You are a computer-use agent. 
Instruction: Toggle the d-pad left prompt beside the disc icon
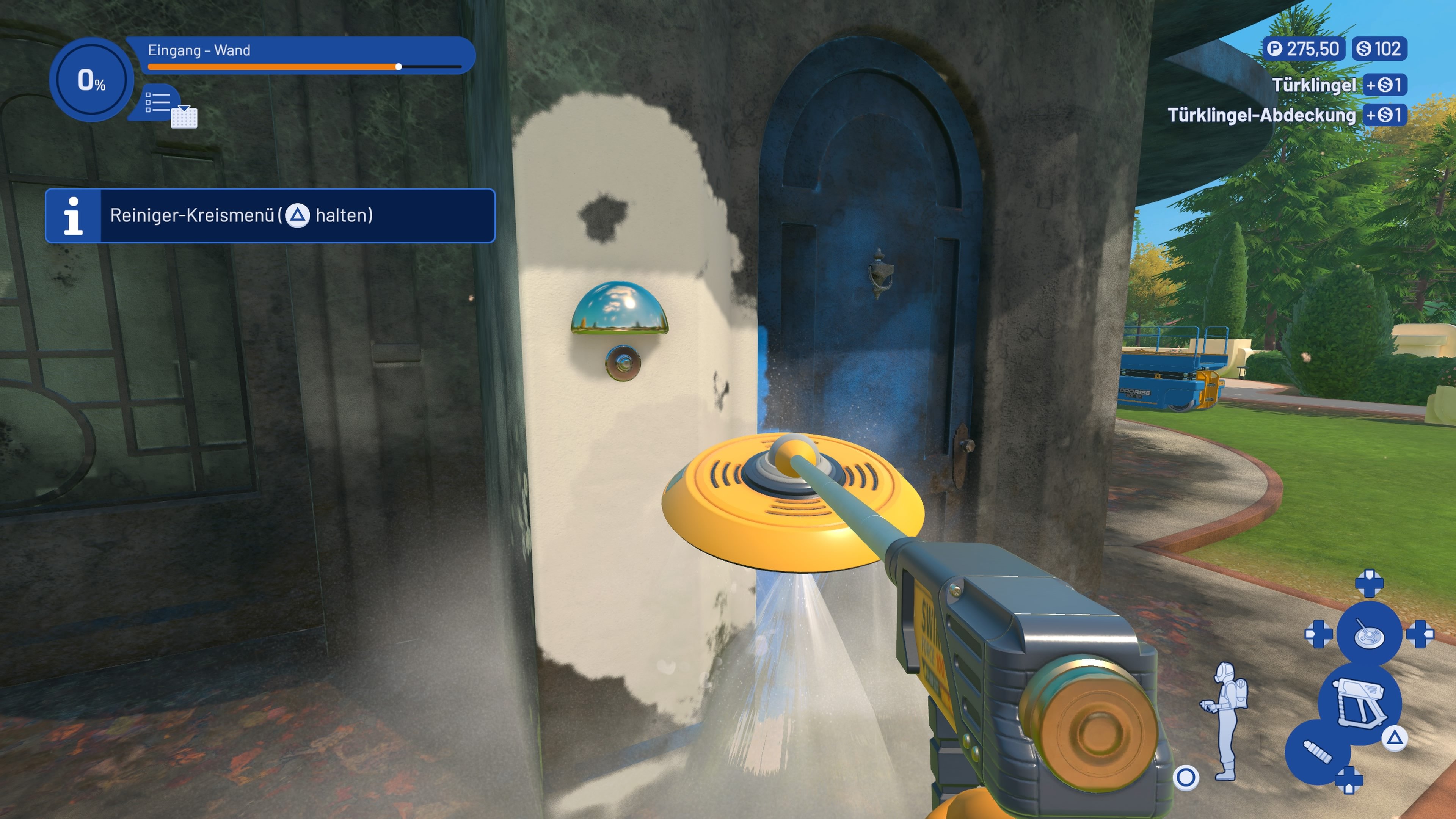coord(1319,635)
